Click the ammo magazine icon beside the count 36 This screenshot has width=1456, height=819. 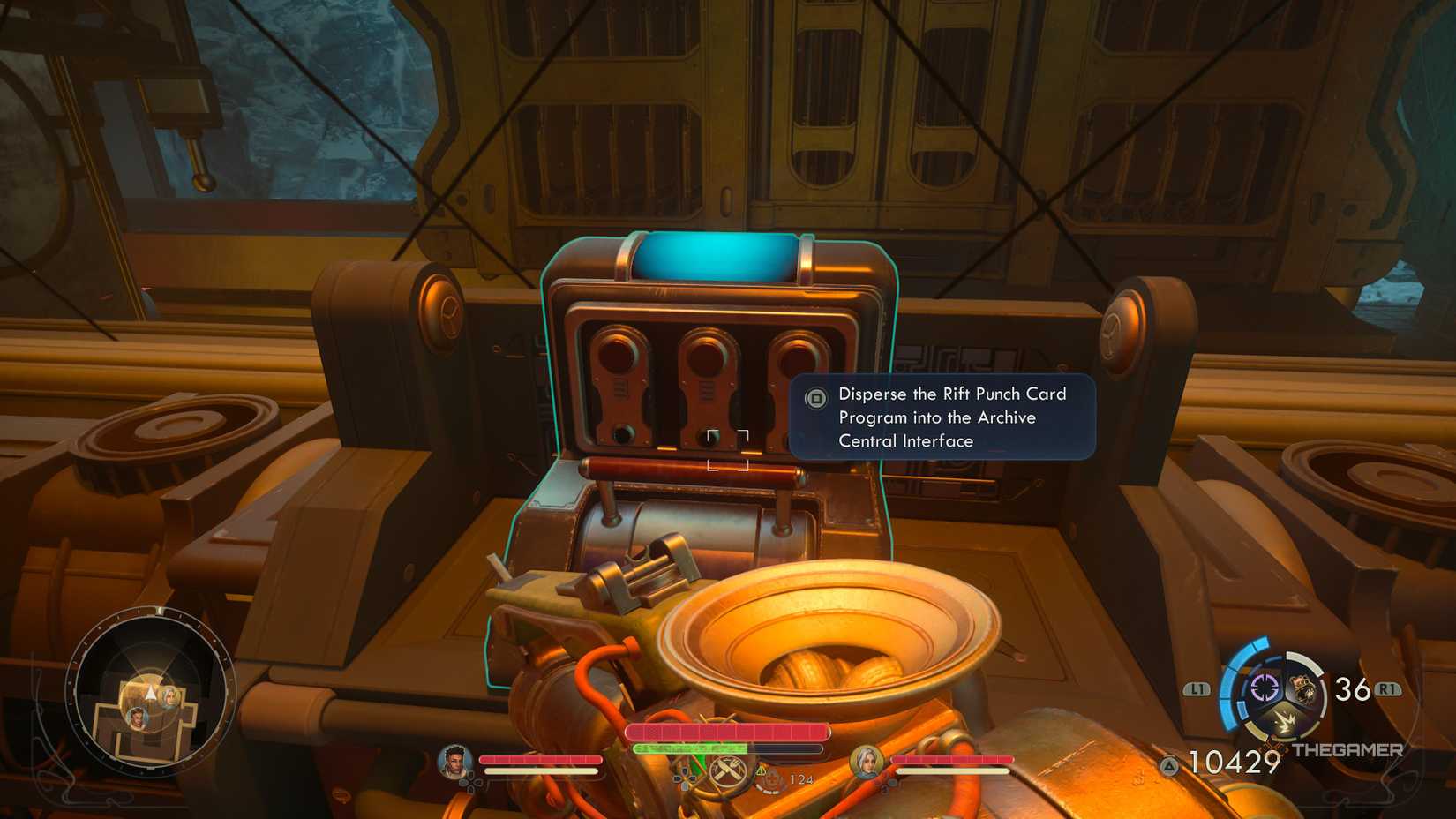coord(1302,687)
